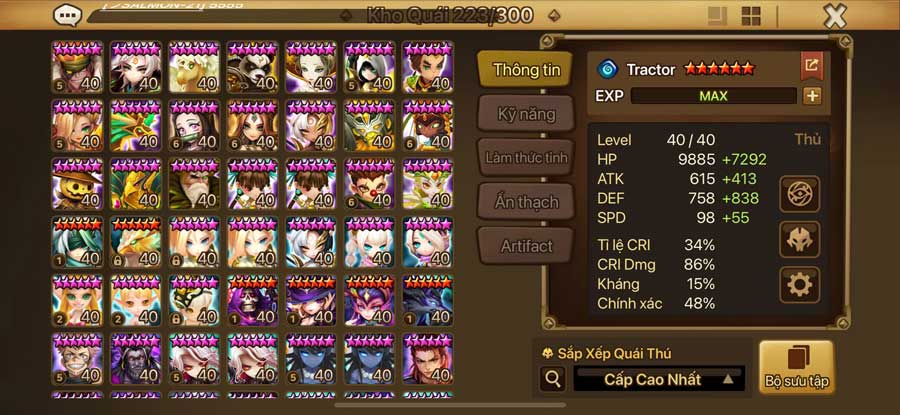
Task: Open the Kỹ năng tab
Action: pos(525,114)
